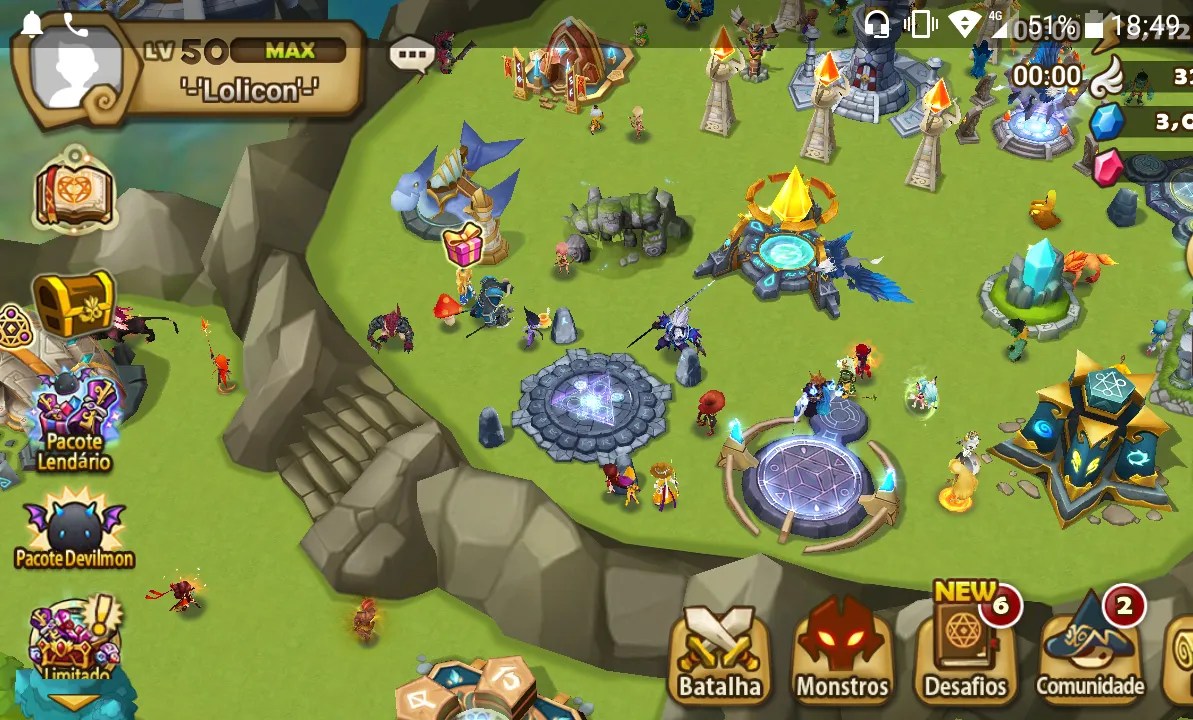Screen dimensions: 1193x720
Task: Open the Monstros menu
Action: point(842,652)
